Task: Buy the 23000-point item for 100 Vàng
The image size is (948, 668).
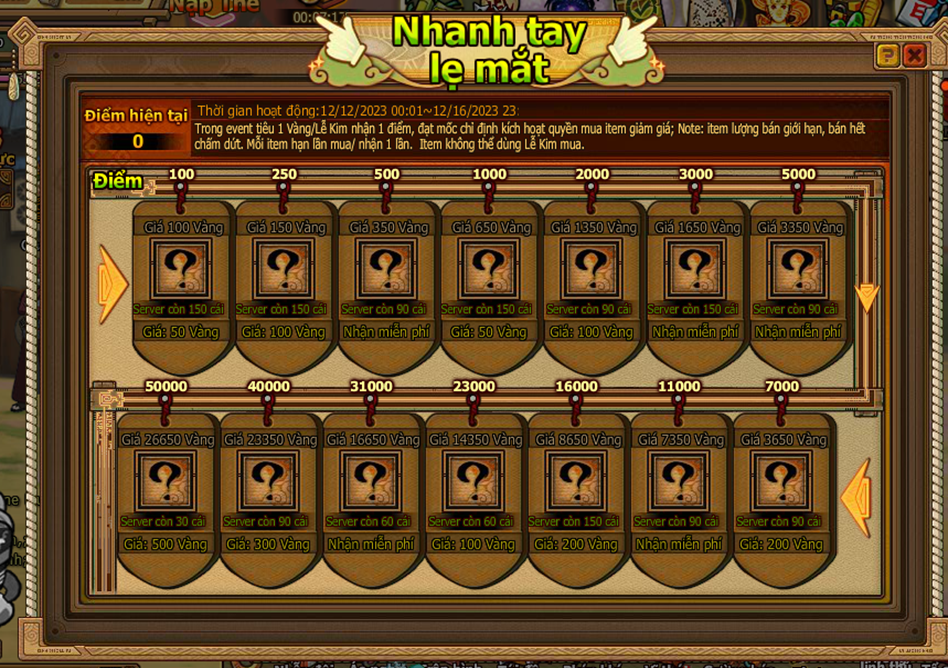Action: tap(473, 544)
